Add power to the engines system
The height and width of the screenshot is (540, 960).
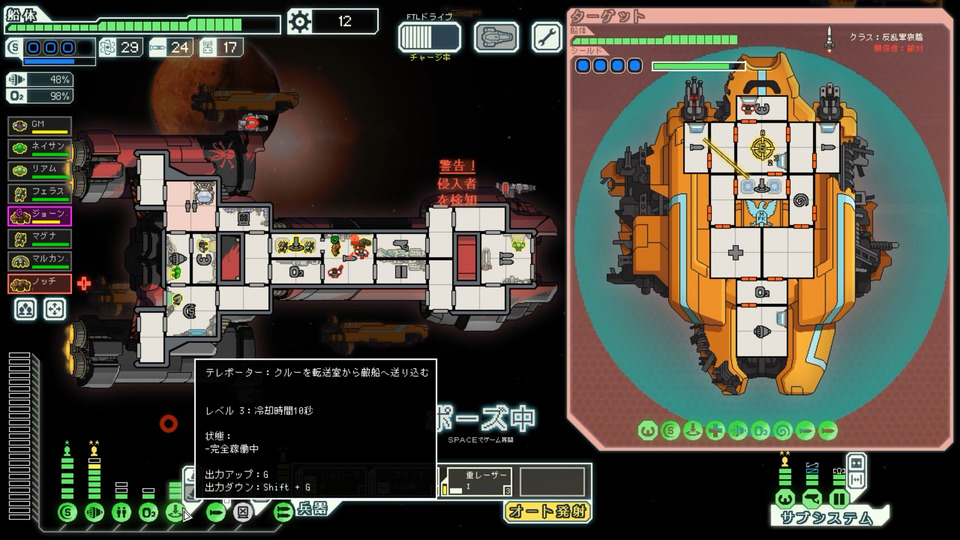pyautogui.click(x=95, y=512)
